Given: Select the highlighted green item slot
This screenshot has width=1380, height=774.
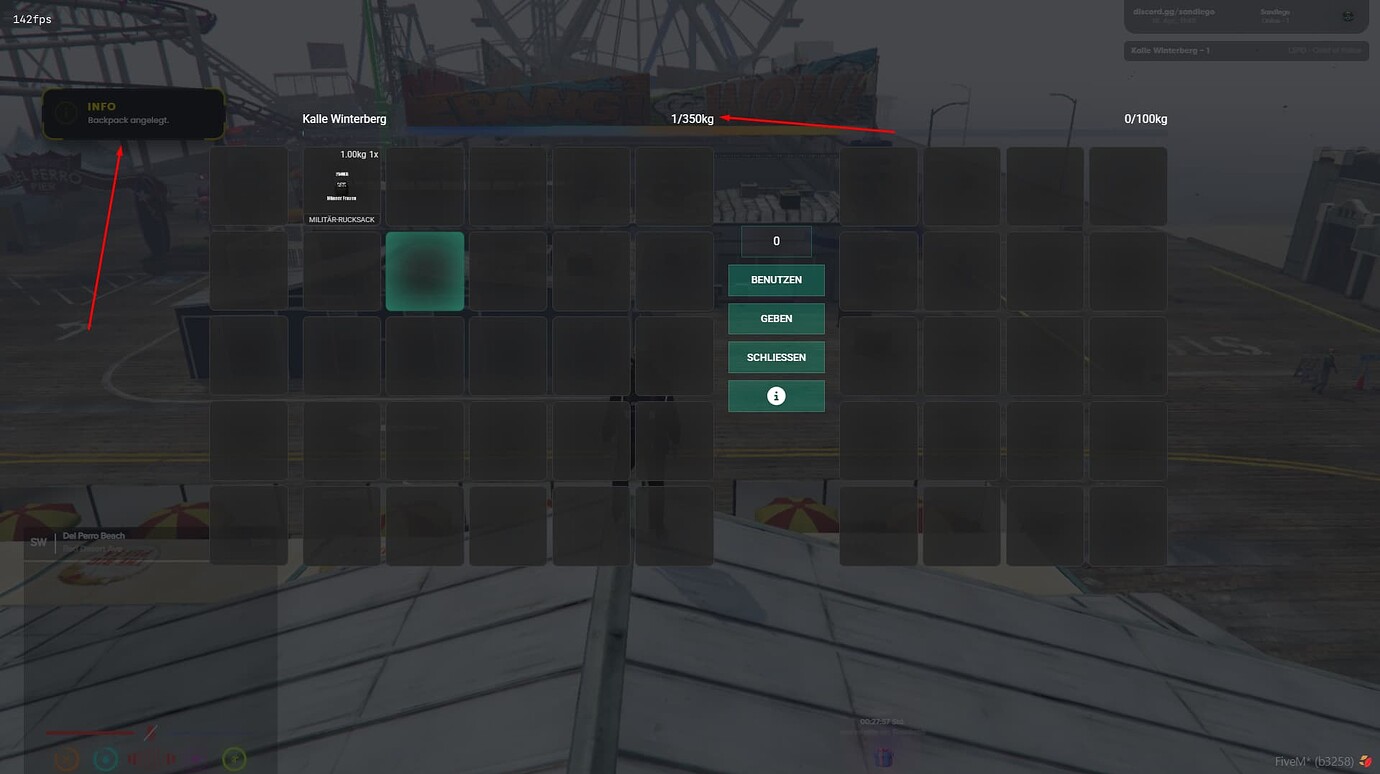Looking at the screenshot, I should [x=424, y=270].
